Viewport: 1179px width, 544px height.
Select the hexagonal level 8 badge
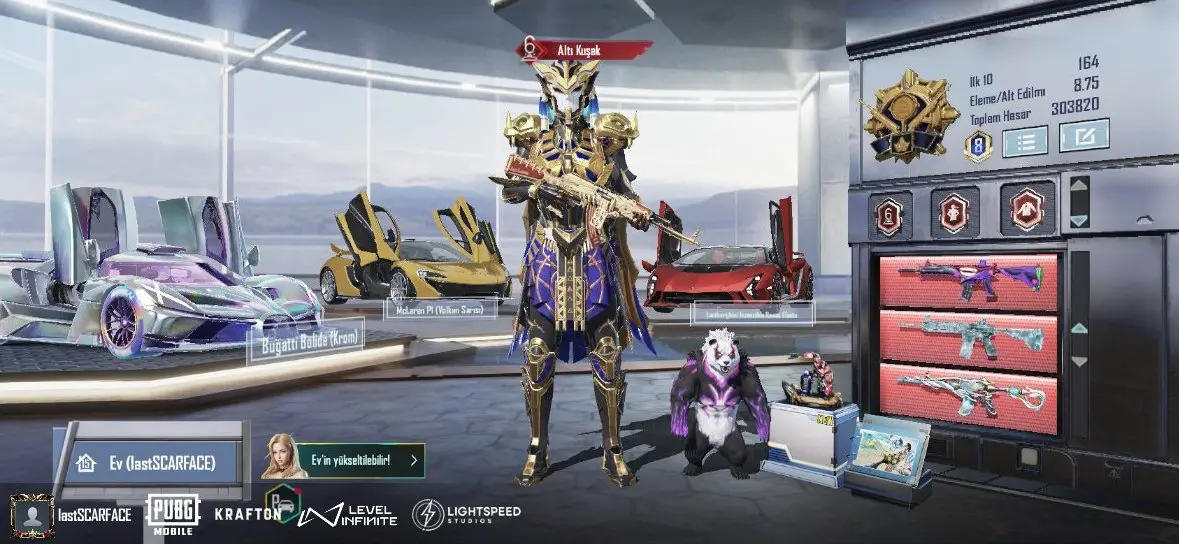pyautogui.click(x=977, y=147)
